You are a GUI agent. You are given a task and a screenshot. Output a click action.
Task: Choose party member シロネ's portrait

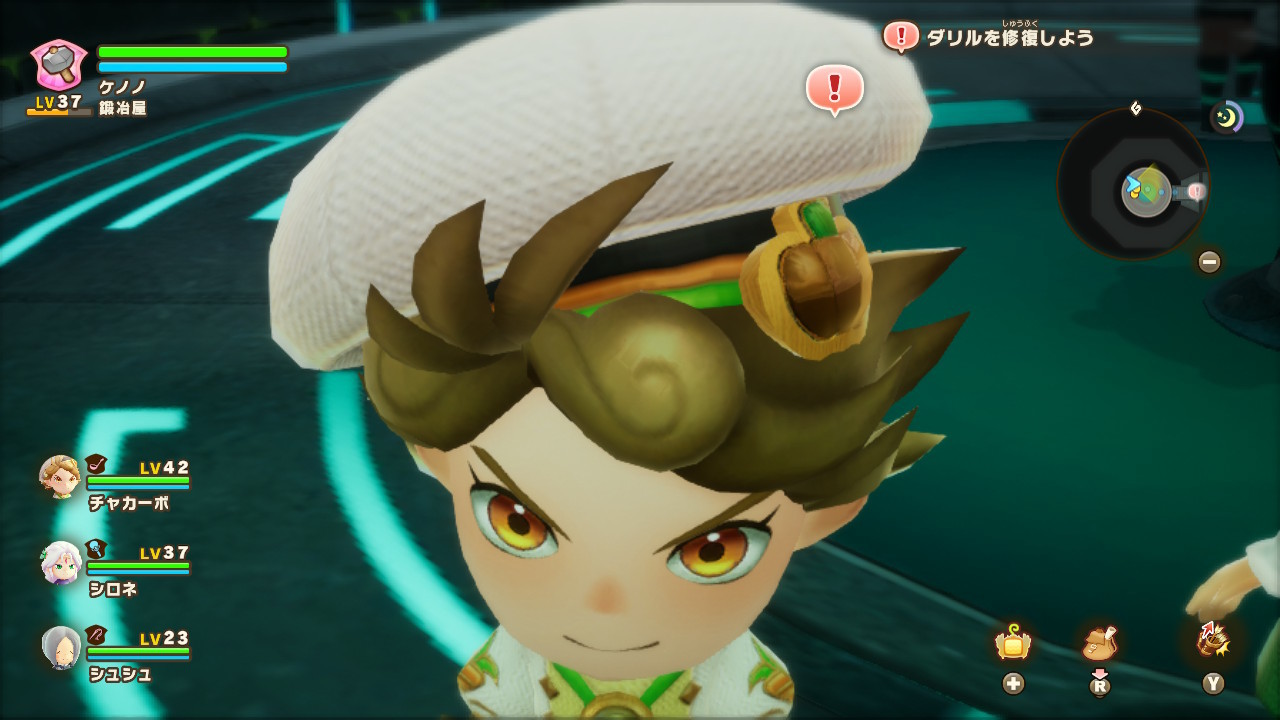coord(60,563)
